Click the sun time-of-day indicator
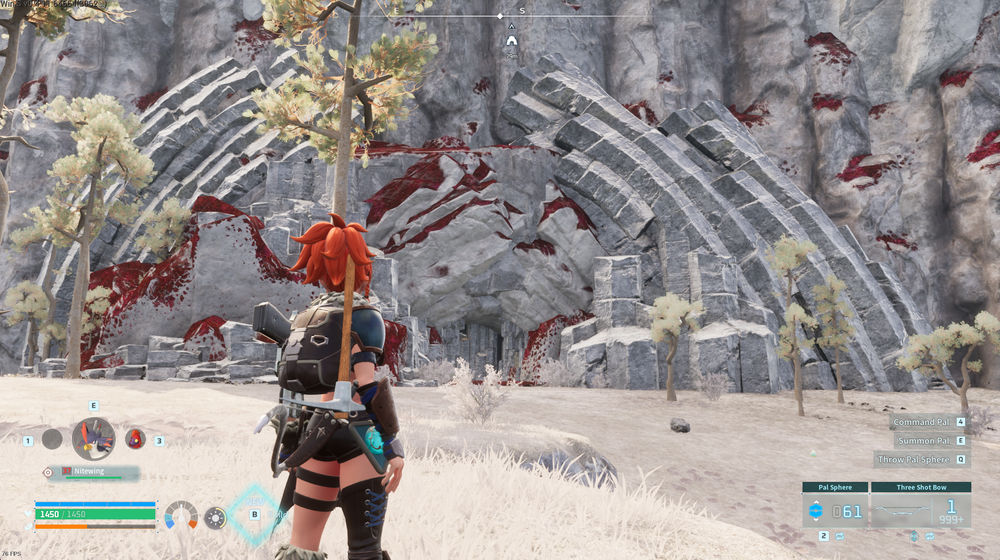Image resolution: width=1000 pixels, height=560 pixels. click(x=215, y=517)
